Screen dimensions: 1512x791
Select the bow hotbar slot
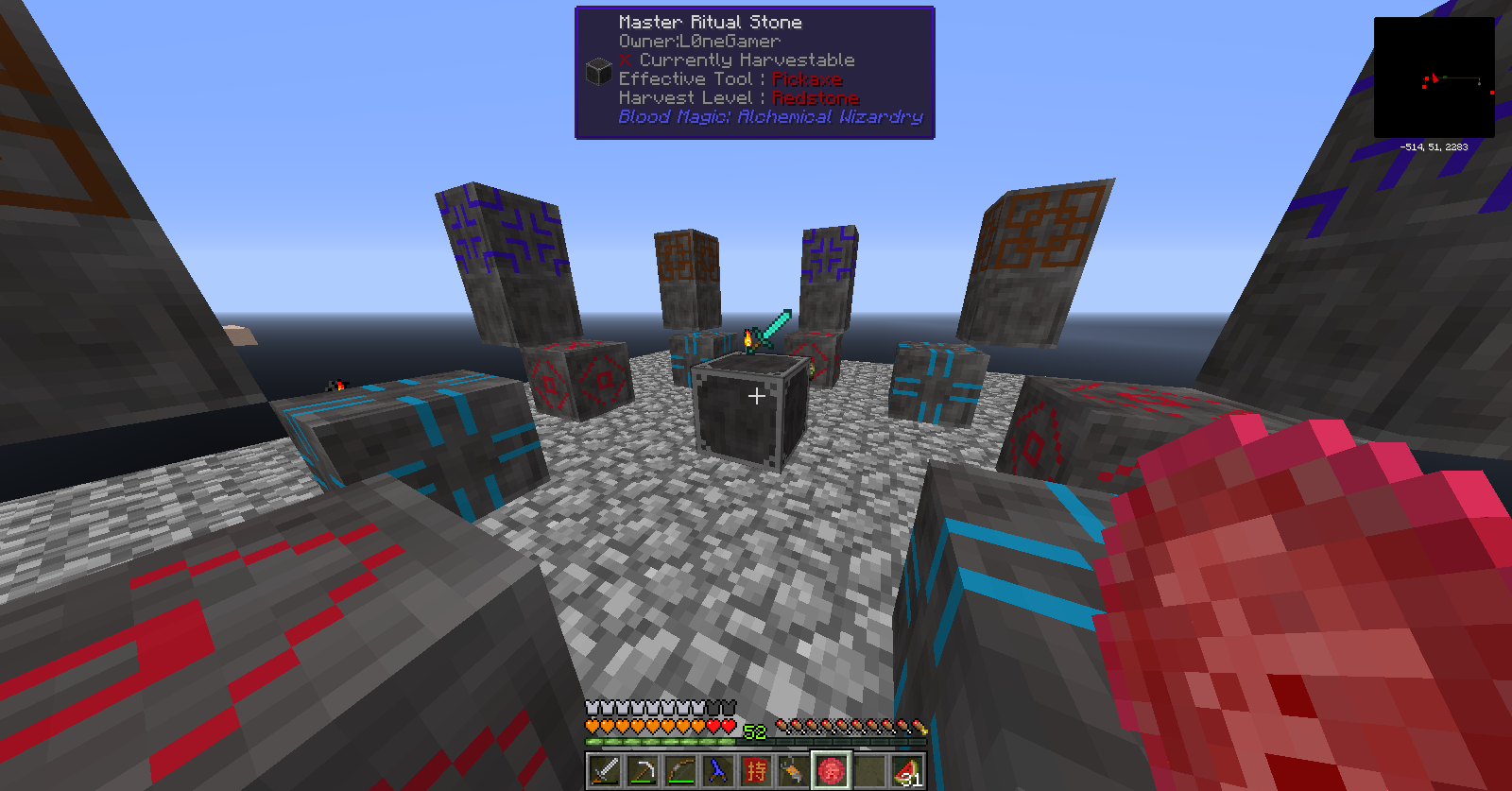[680, 771]
